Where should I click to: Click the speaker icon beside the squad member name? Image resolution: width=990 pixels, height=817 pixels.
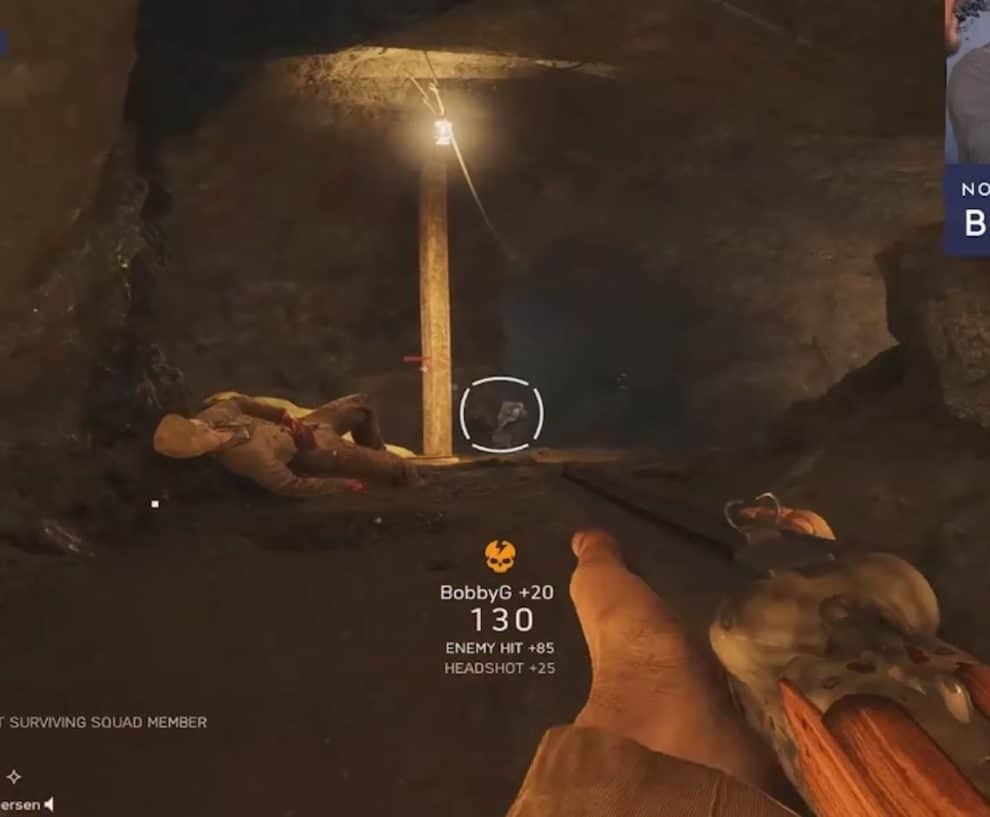pos(49,804)
